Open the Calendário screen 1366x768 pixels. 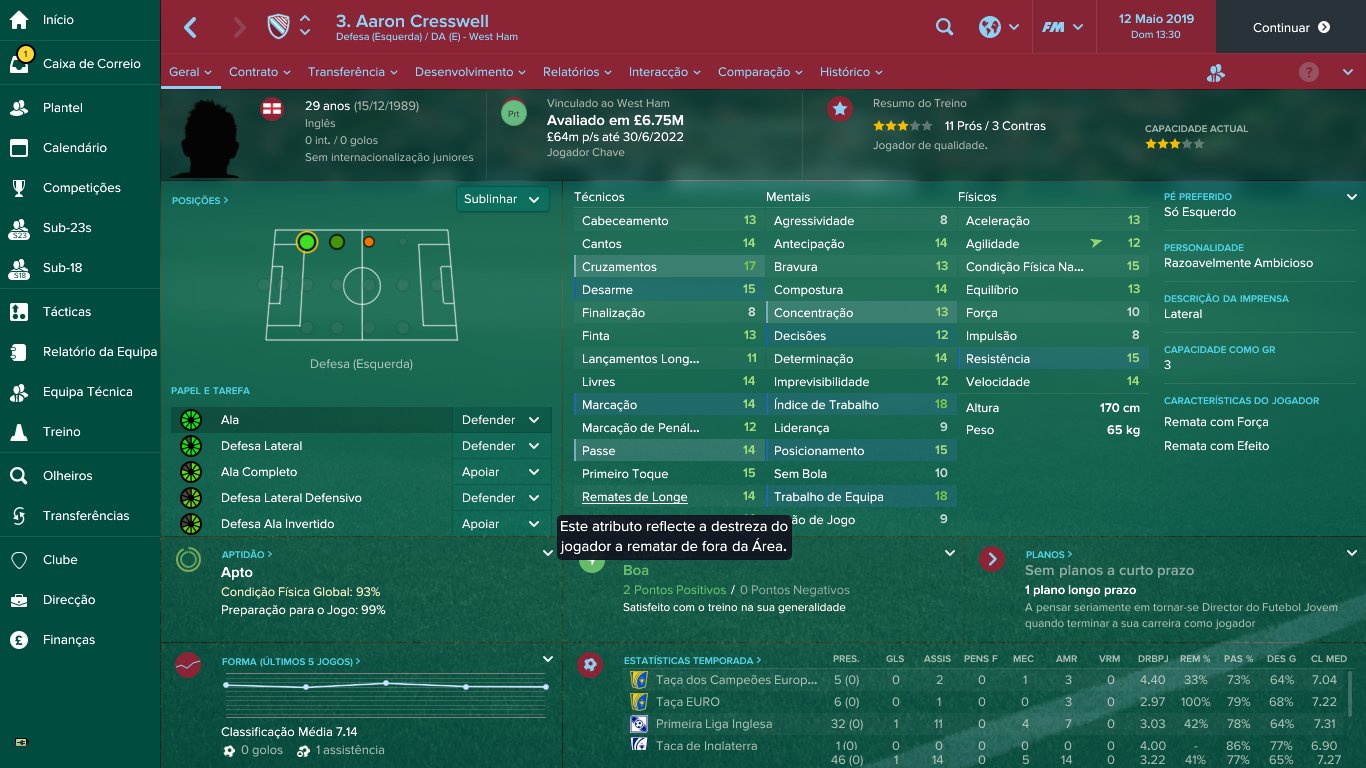coord(74,148)
